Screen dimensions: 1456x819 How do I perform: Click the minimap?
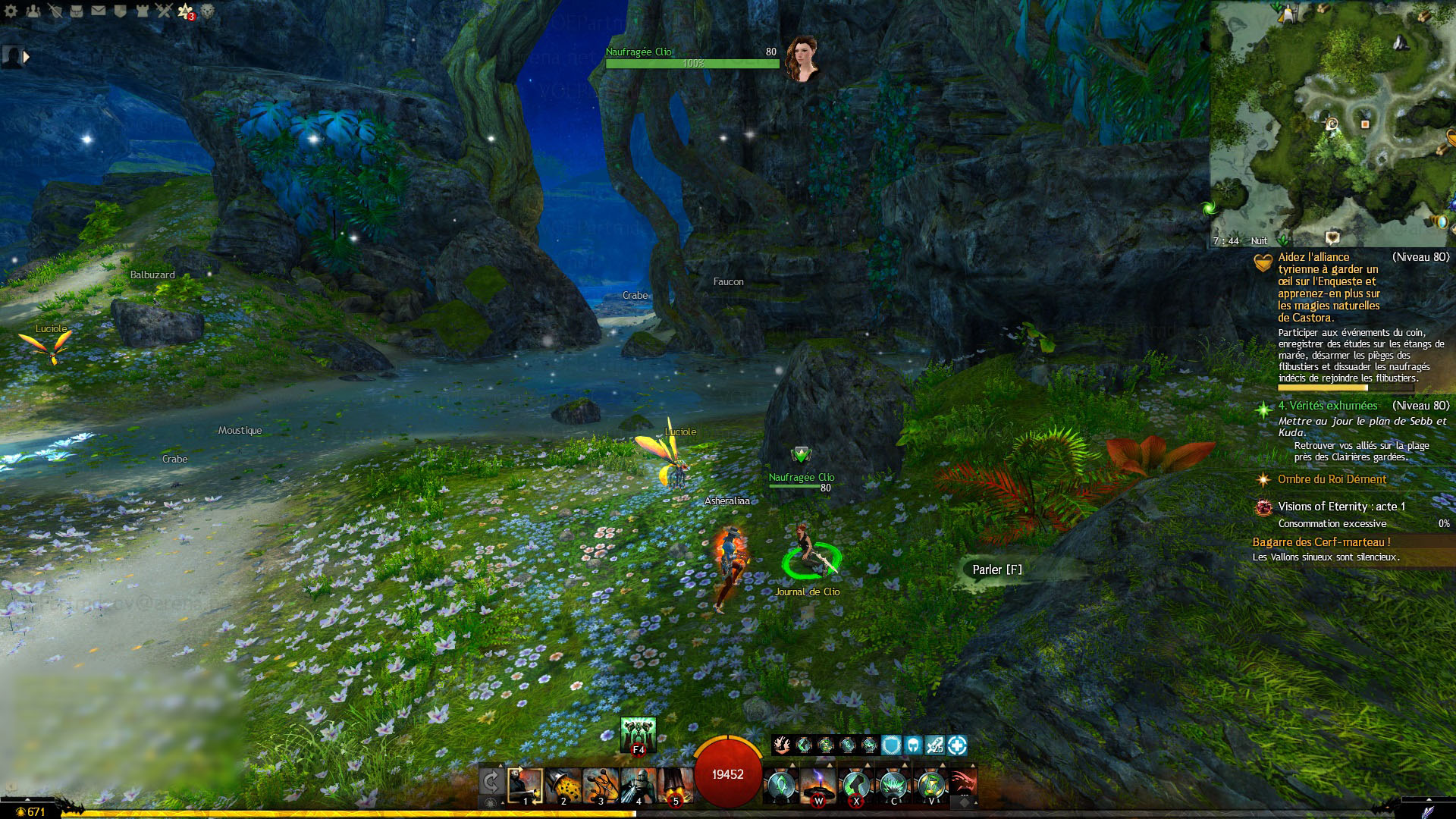click(1332, 121)
